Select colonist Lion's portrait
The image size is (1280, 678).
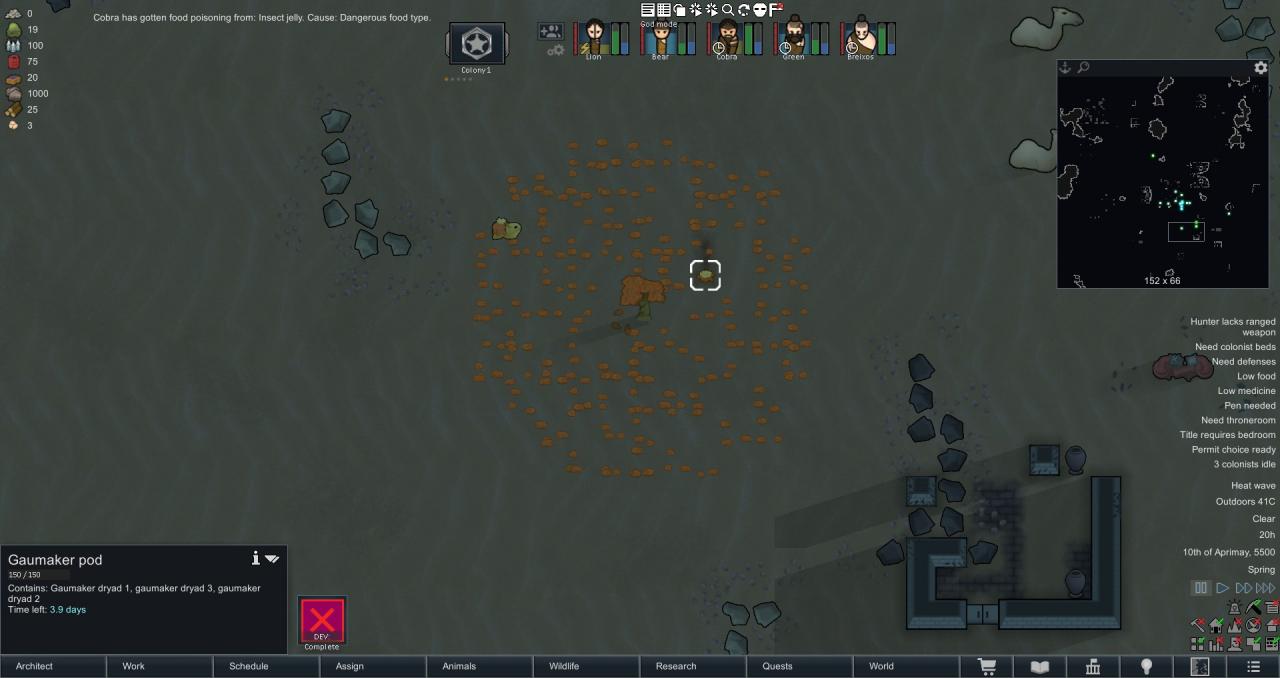click(x=594, y=38)
